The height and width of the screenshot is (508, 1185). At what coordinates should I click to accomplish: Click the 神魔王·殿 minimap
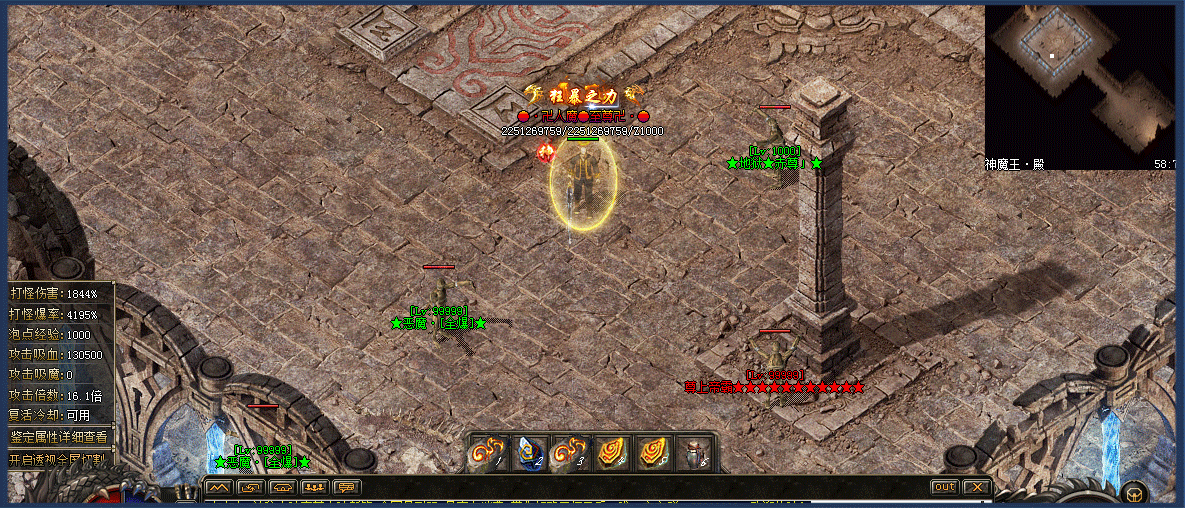(1079, 78)
